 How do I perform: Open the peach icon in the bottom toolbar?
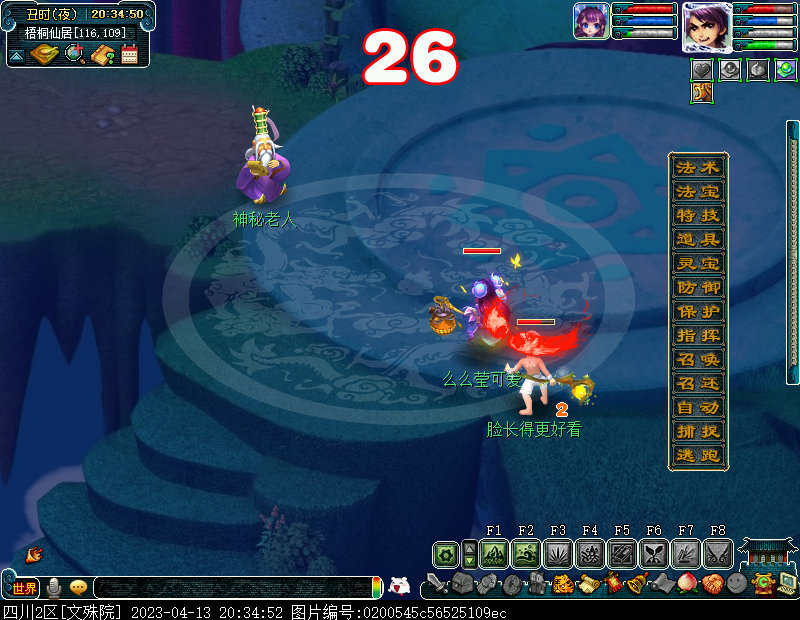tap(687, 583)
